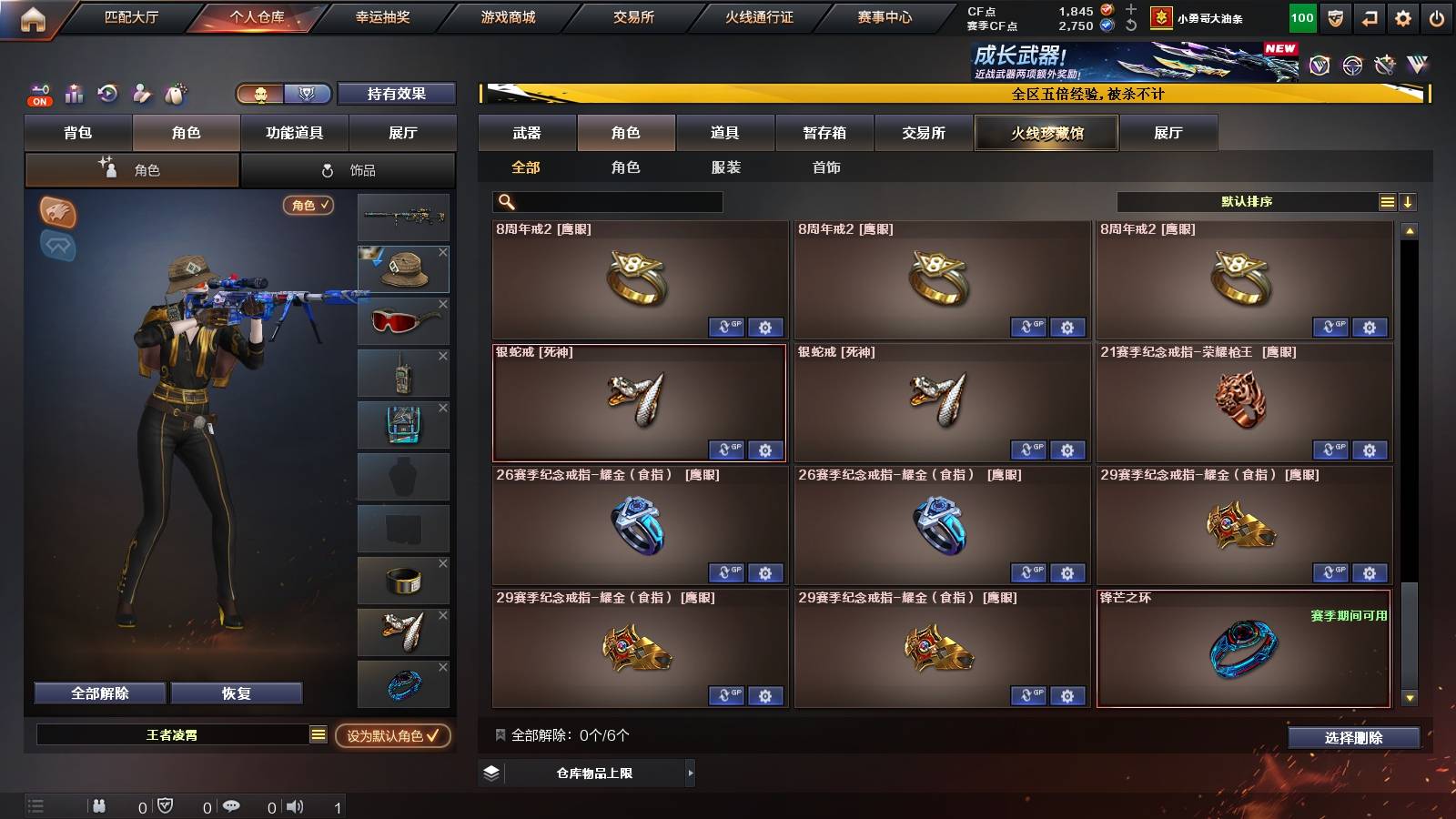Click the GP exchange icon on 银蛇戒 card
Screen dimensions: 1456x819
click(x=724, y=450)
